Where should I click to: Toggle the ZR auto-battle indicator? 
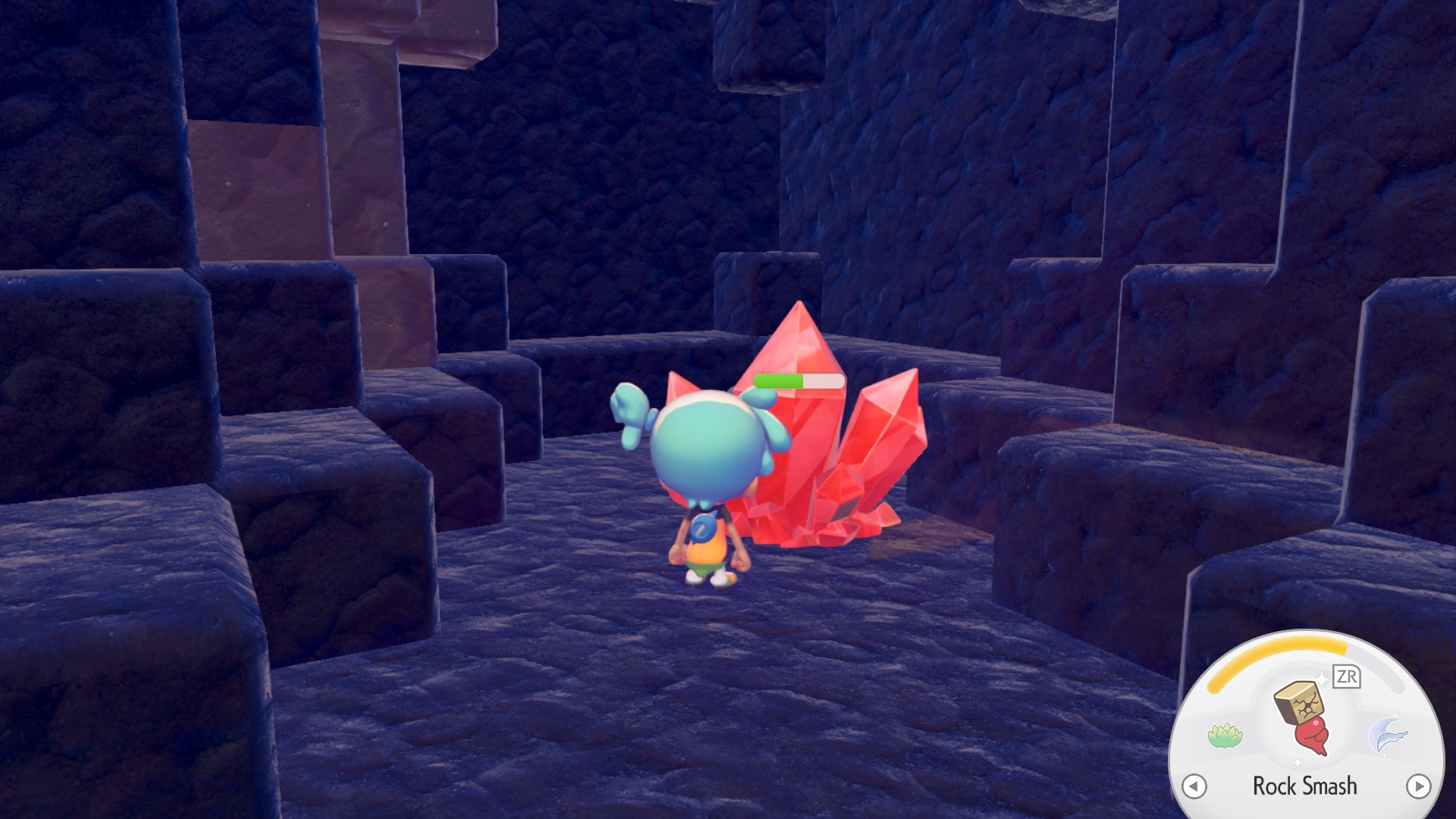[x=1346, y=677]
